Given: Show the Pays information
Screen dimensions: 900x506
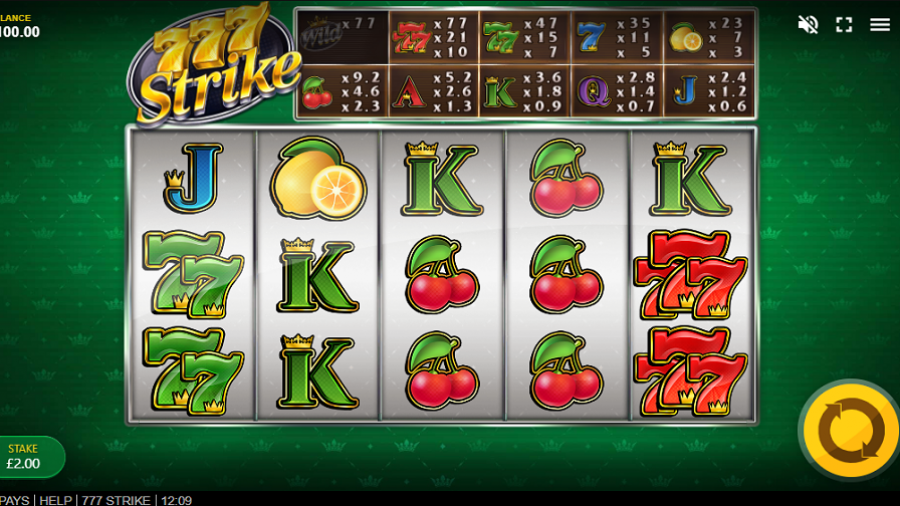Looking at the screenshot, I should point(14,500).
